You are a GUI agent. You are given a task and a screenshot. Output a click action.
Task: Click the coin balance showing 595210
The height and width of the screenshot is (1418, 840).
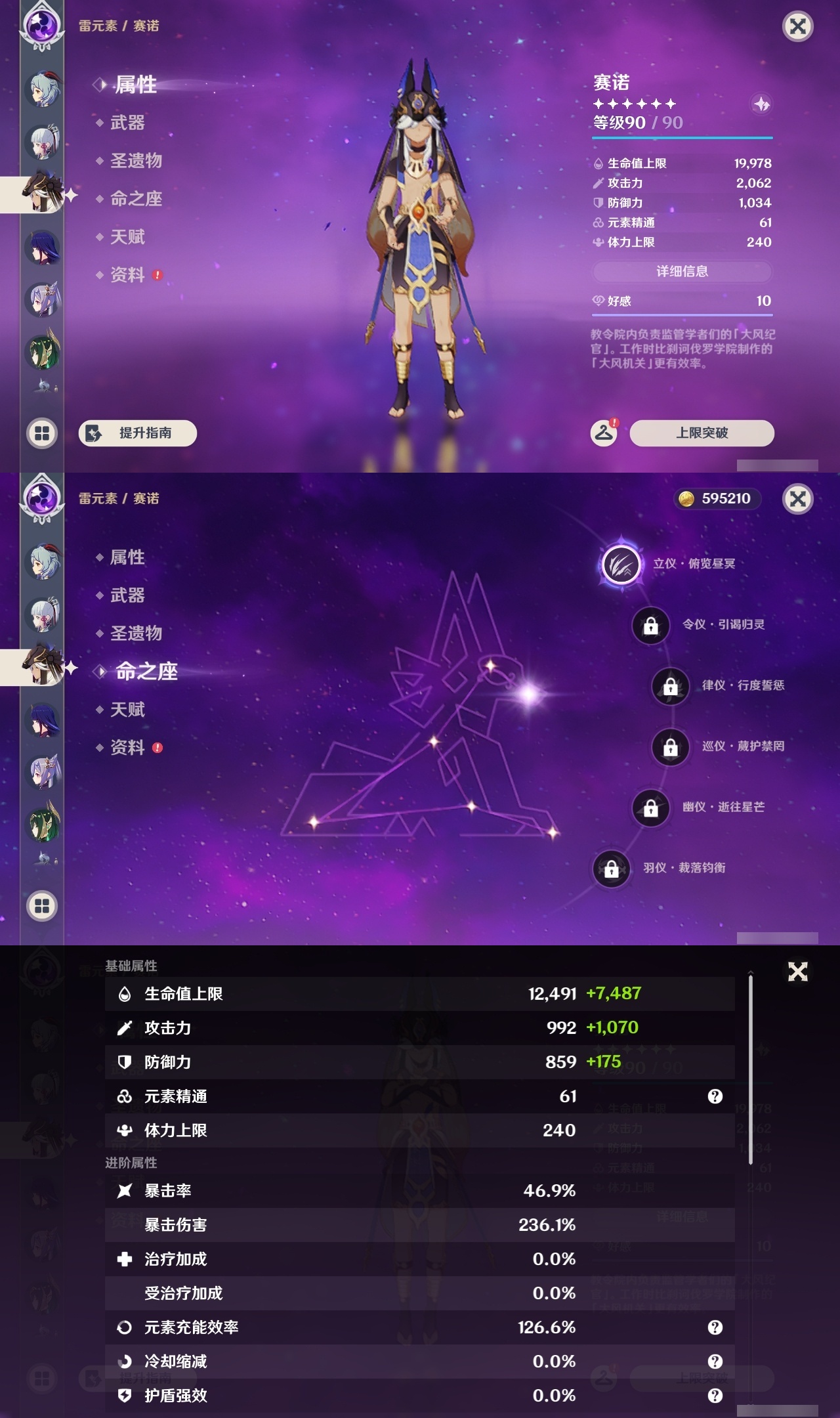click(715, 499)
